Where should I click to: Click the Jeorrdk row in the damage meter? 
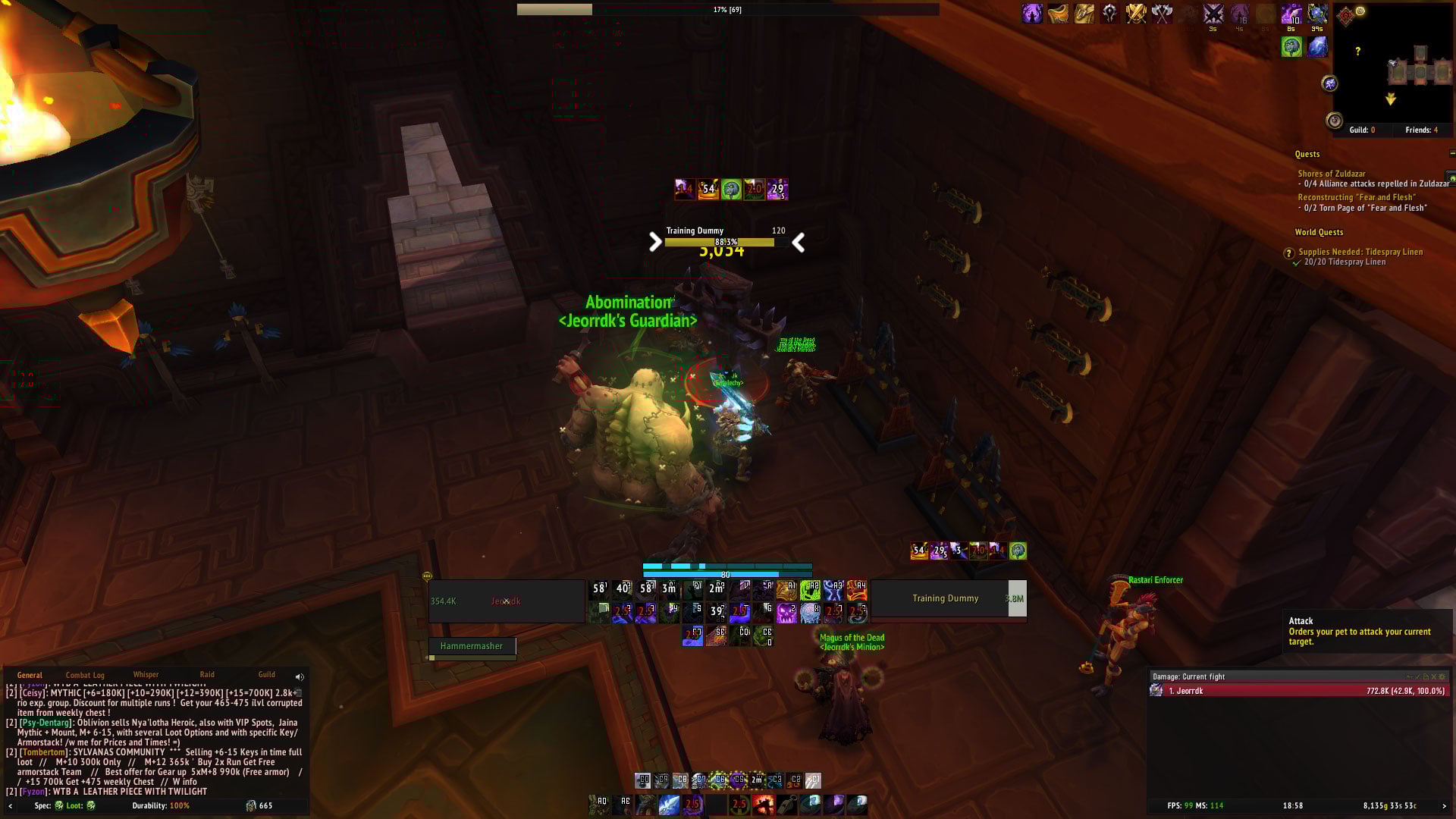1298,691
